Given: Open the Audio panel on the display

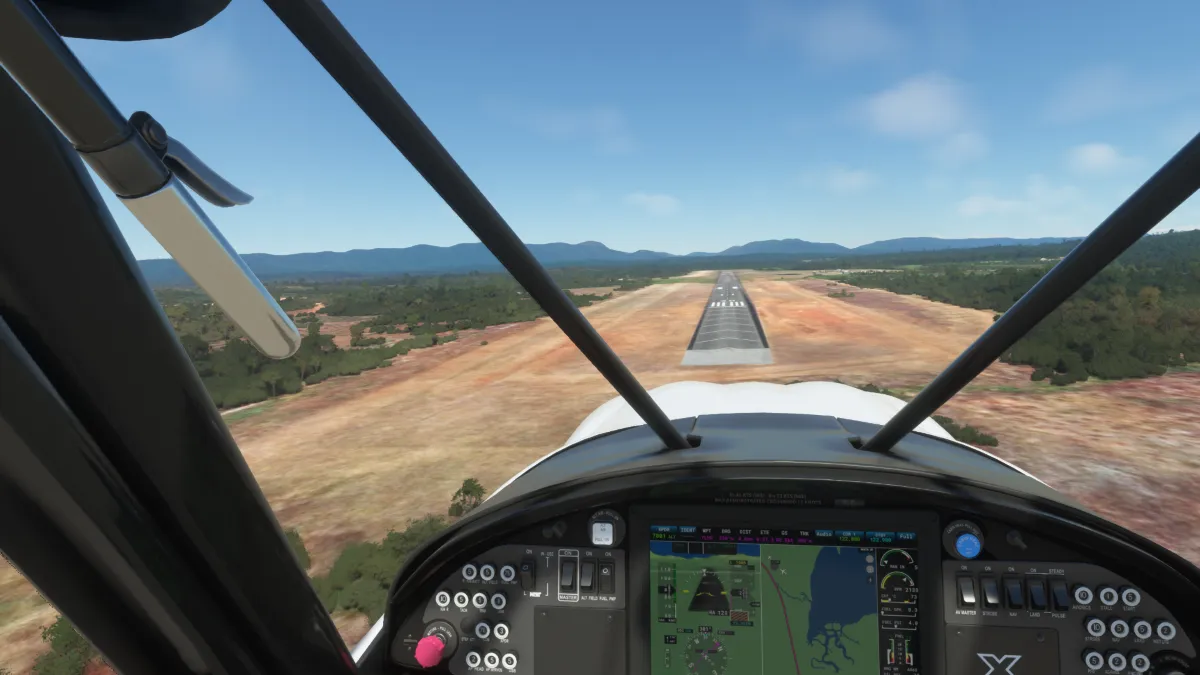Looking at the screenshot, I should click(x=823, y=534).
